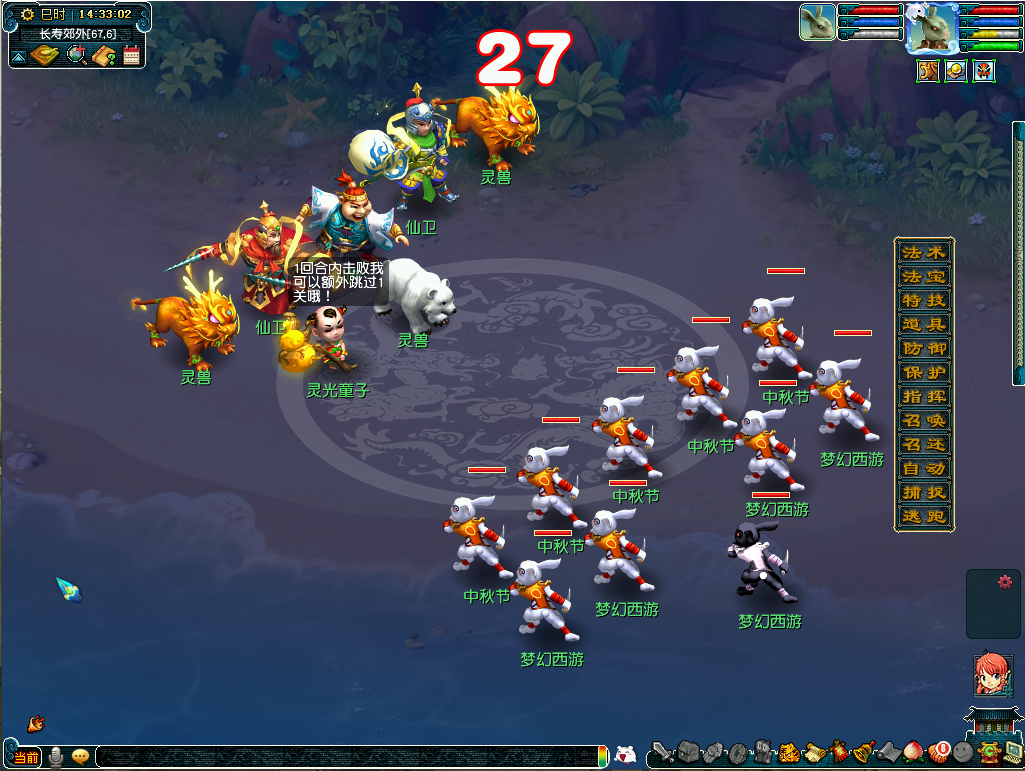Collapse the location panel with the arrow button
The image size is (1025, 771).
pyautogui.click(x=18, y=58)
